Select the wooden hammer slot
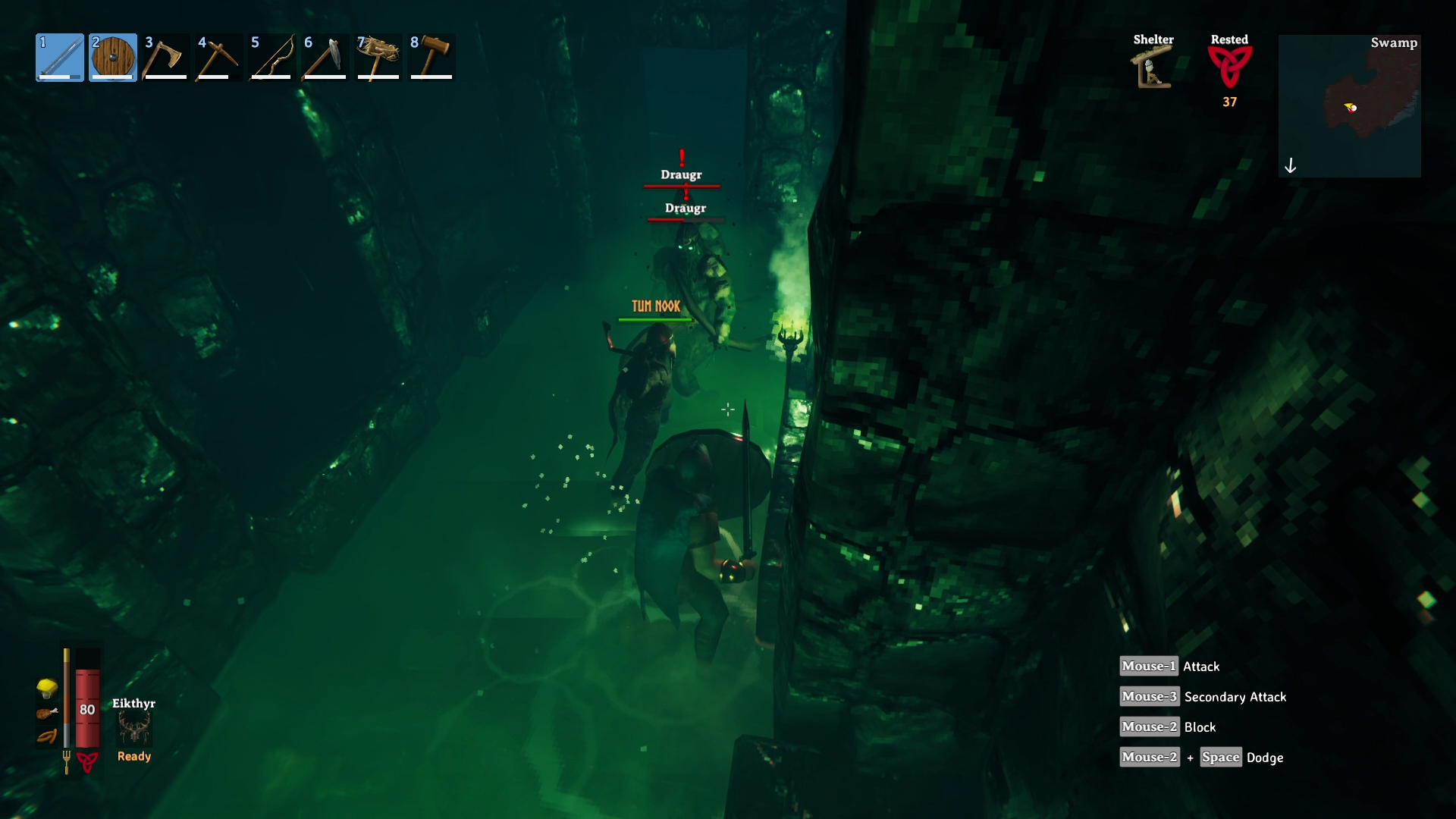The image size is (1456, 819). point(431,58)
